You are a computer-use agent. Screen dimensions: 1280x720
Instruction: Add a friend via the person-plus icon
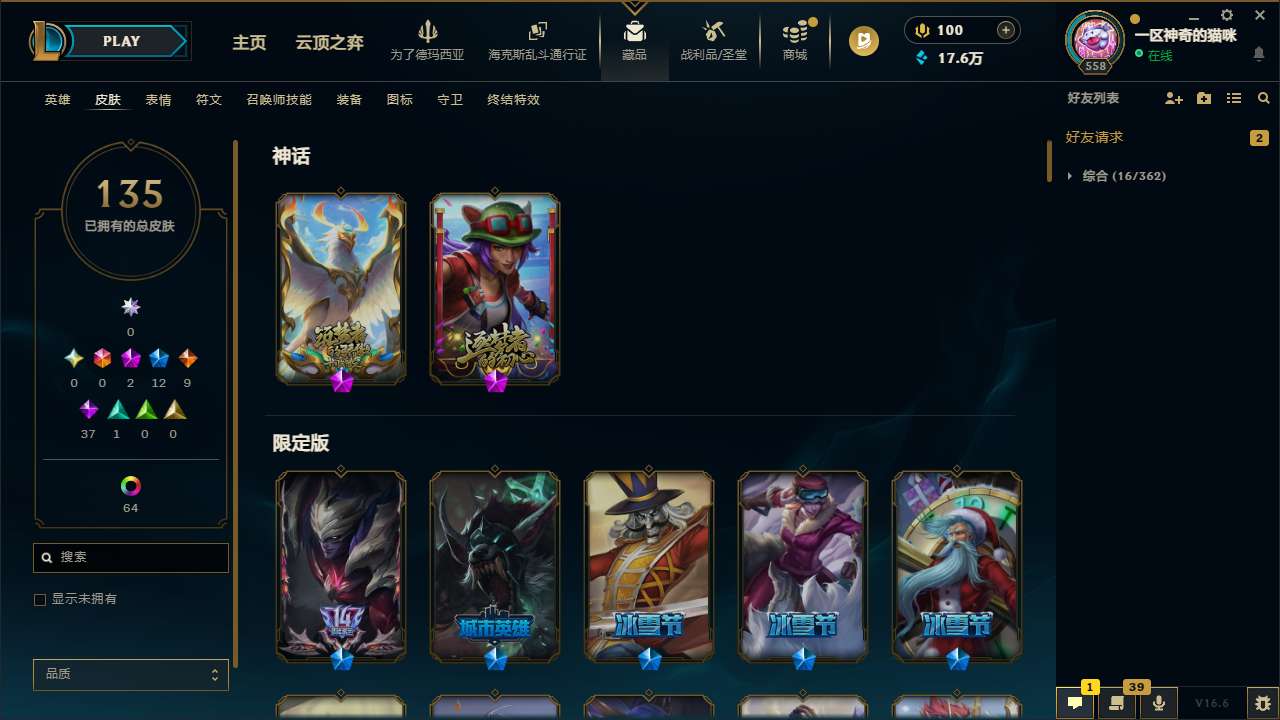coord(1173,98)
